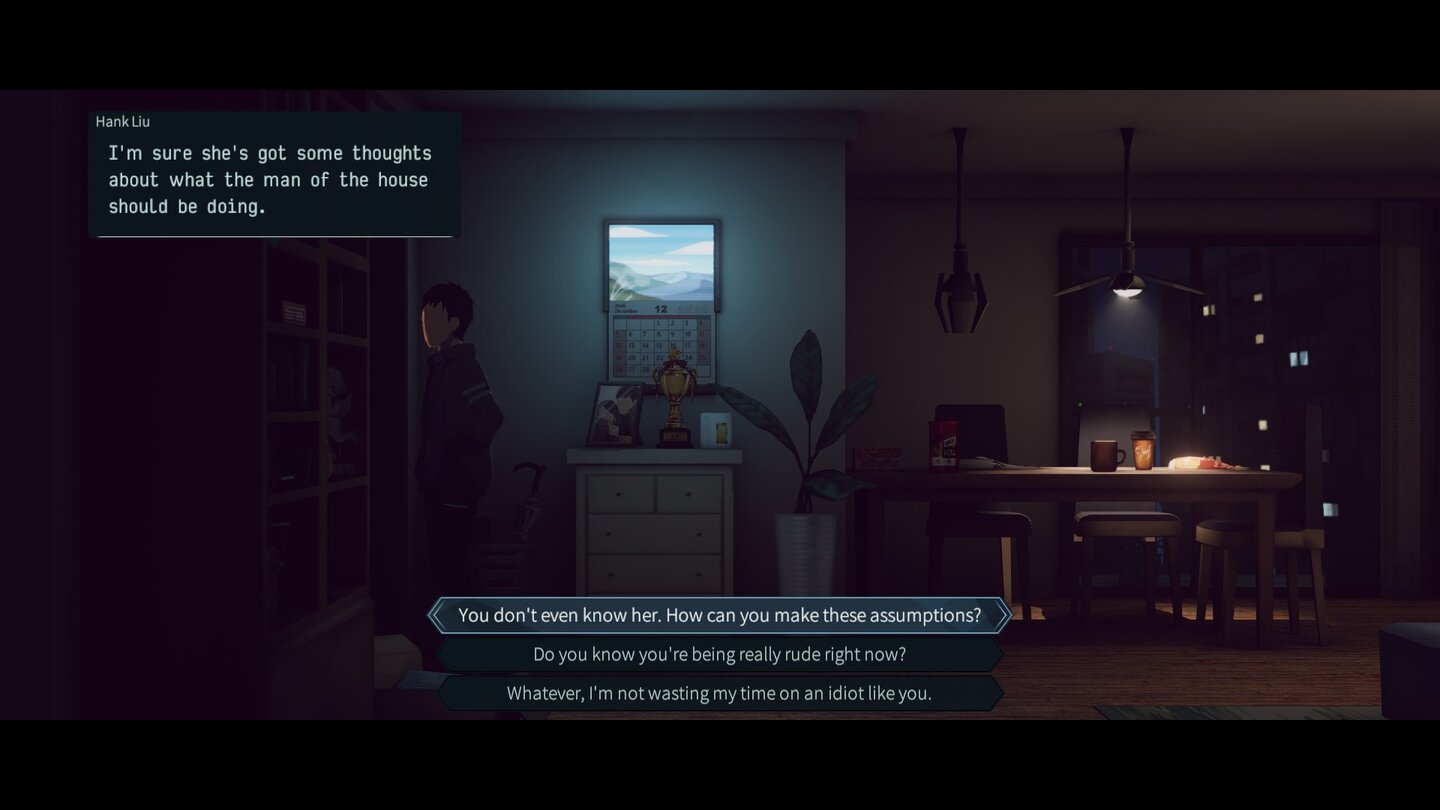Viewport: 1440px width, 810px height.
Task: Click the dialogue text box to advance
Action: pyautogui.click(x=270, y=180)
